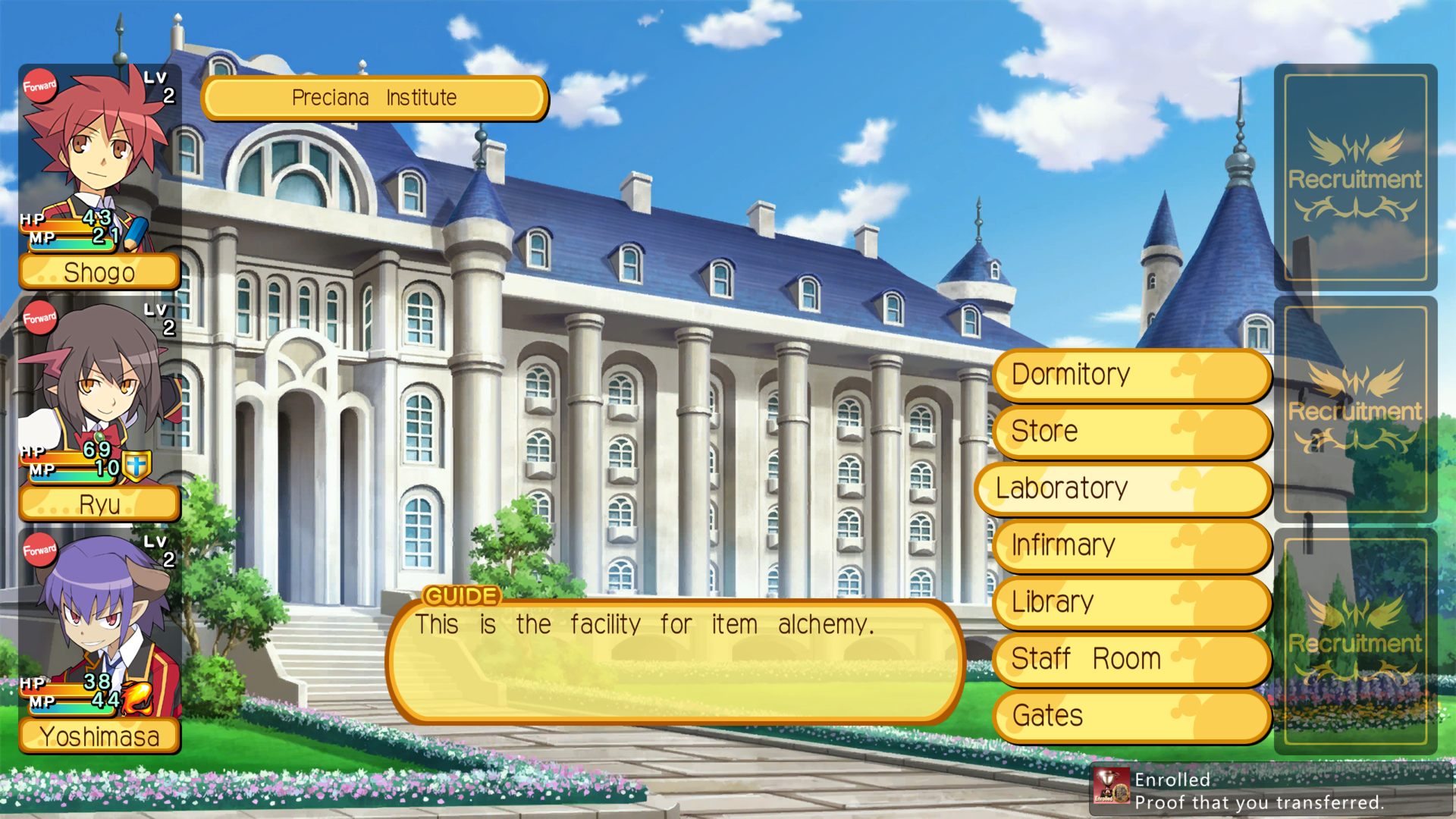Head to the Gates

coord(1131,716)
